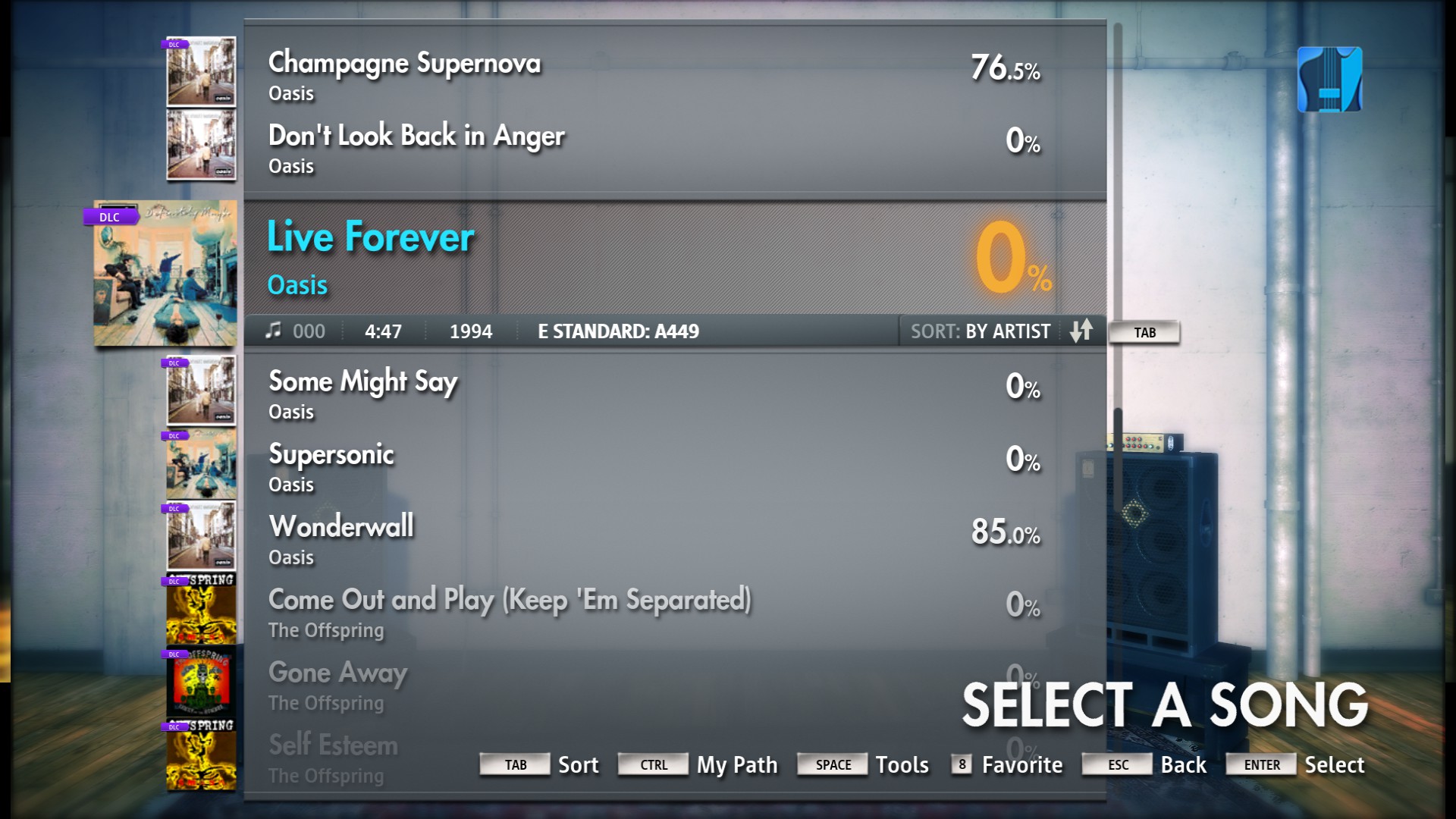Viewport: 1456px width, 819px height.
Task: Click the DLC badge on Definitely Maybe album
Action: pos(108,216)
